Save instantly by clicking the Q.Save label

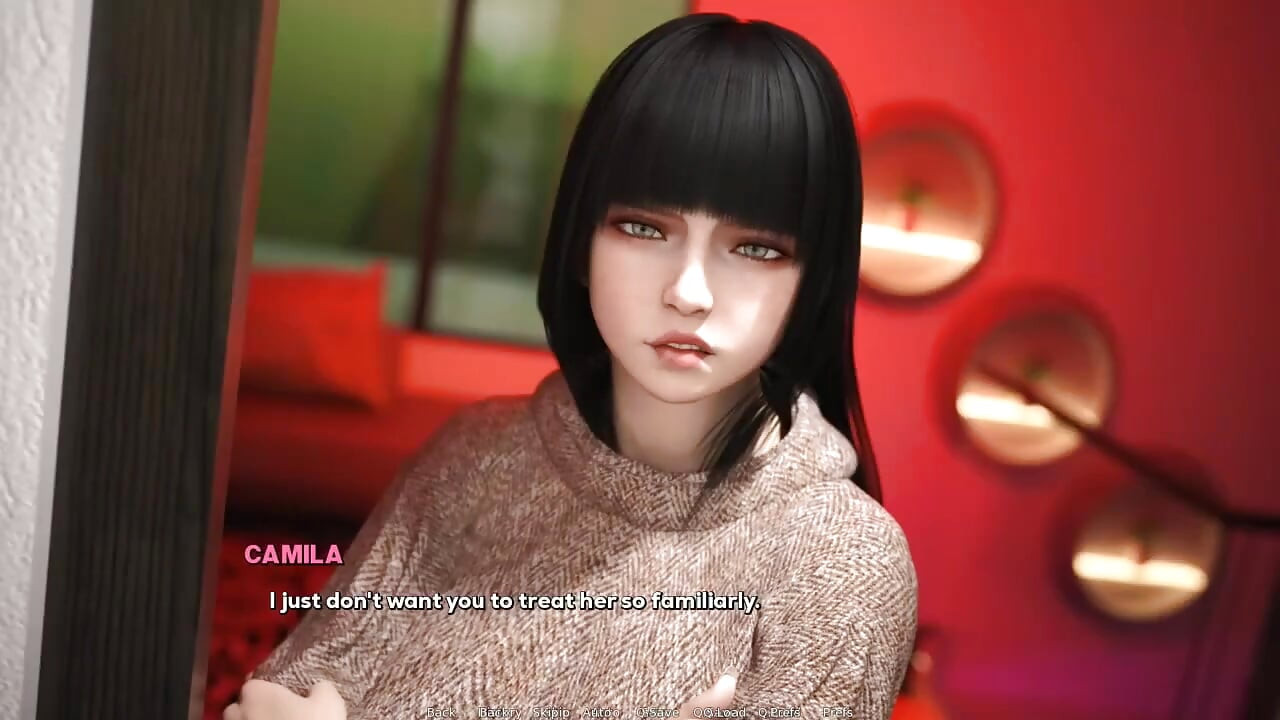click(x=656, y=711)
